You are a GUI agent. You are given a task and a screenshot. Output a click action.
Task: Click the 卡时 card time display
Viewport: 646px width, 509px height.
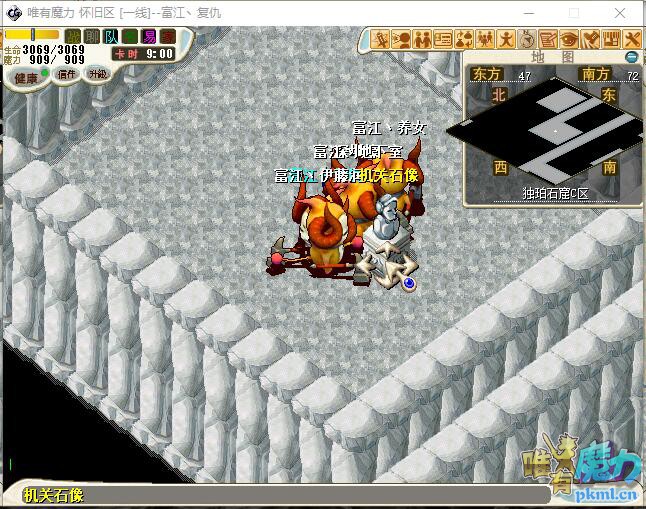click(x=143, y=54)
